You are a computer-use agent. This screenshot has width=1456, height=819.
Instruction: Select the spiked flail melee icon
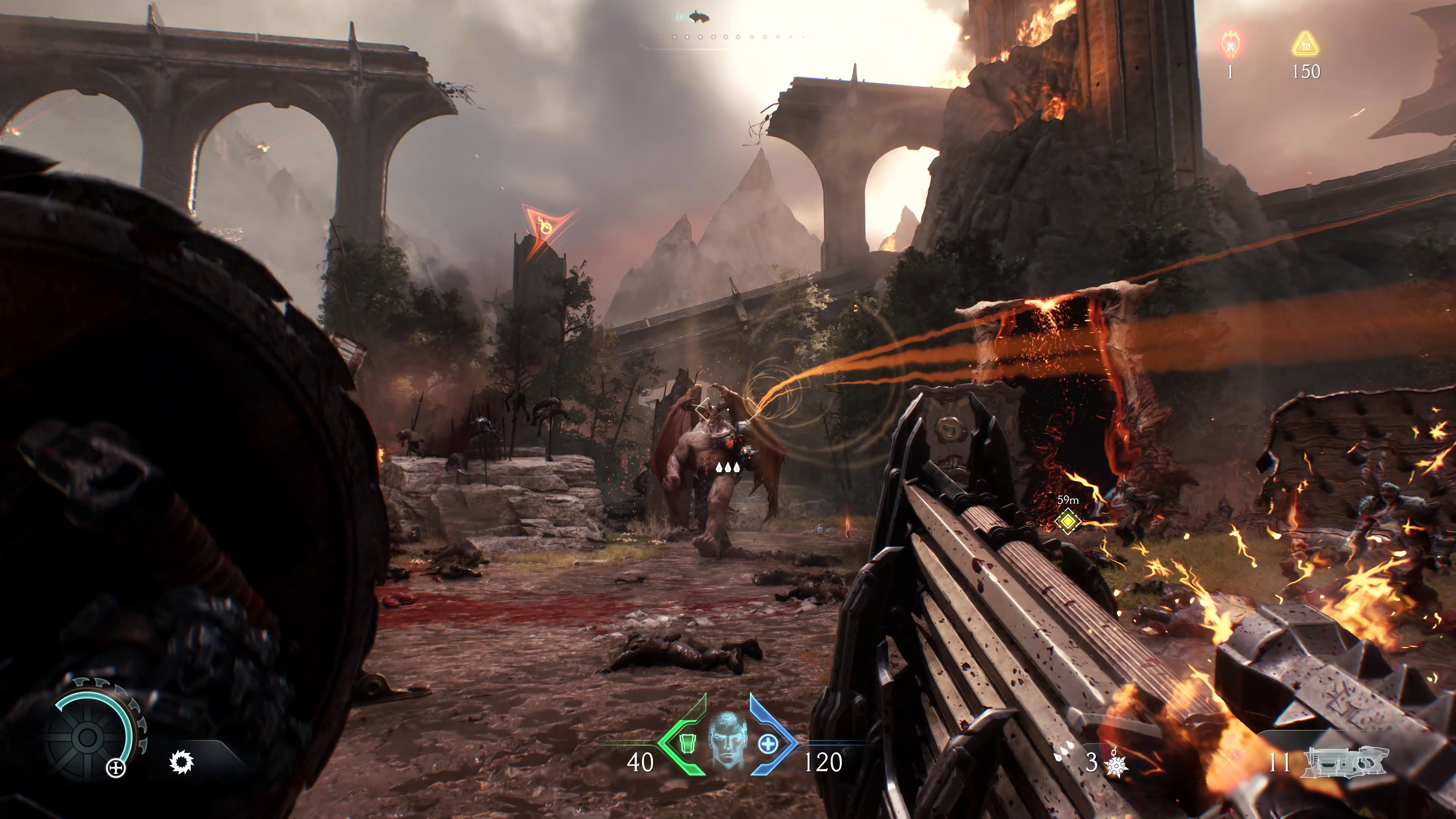coord(1116,763)
